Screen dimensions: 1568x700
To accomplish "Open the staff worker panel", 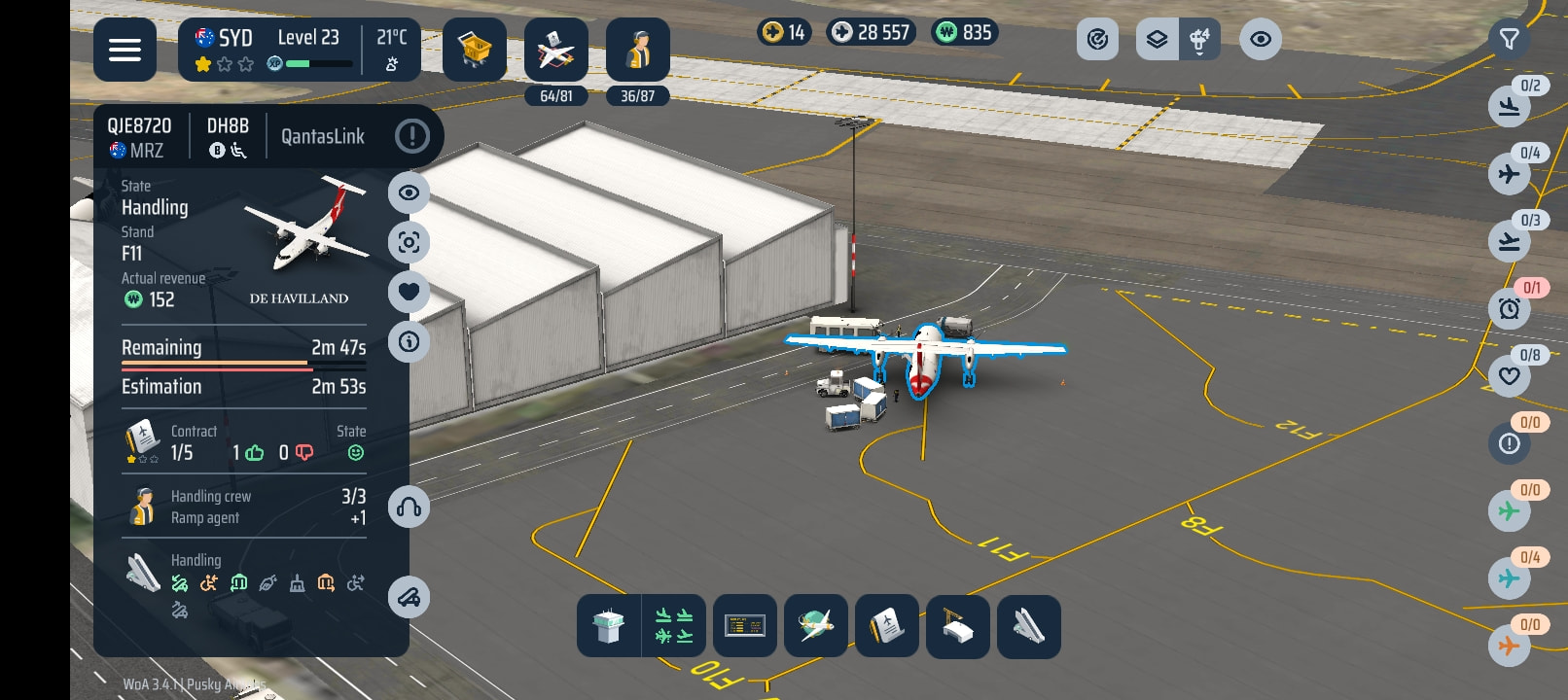I will 637,50.
